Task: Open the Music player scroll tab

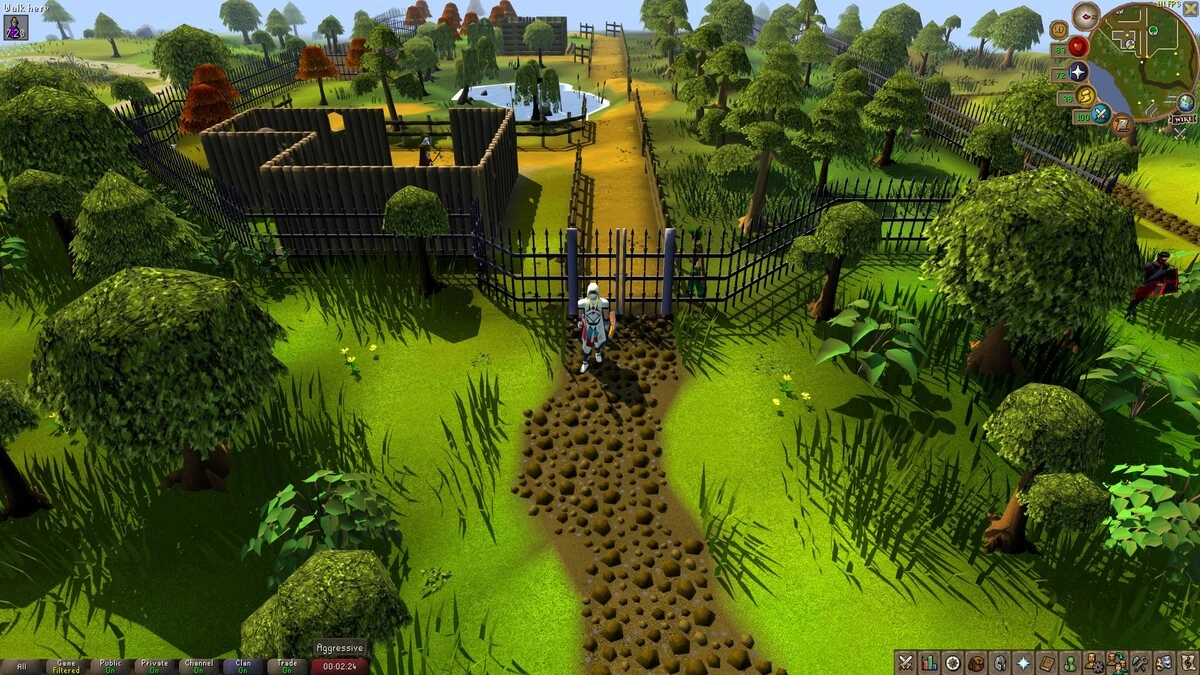Action: [x=1186, y=662]
